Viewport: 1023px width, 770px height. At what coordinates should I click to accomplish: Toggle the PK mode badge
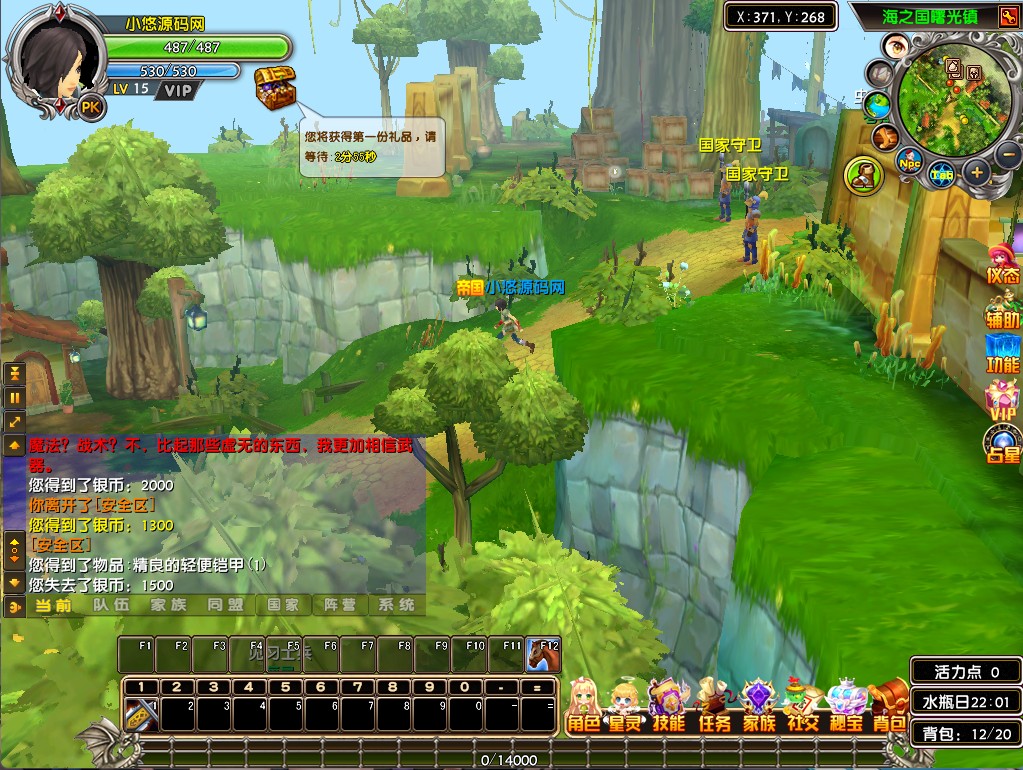pyautogui.click(x=91, y=107)
